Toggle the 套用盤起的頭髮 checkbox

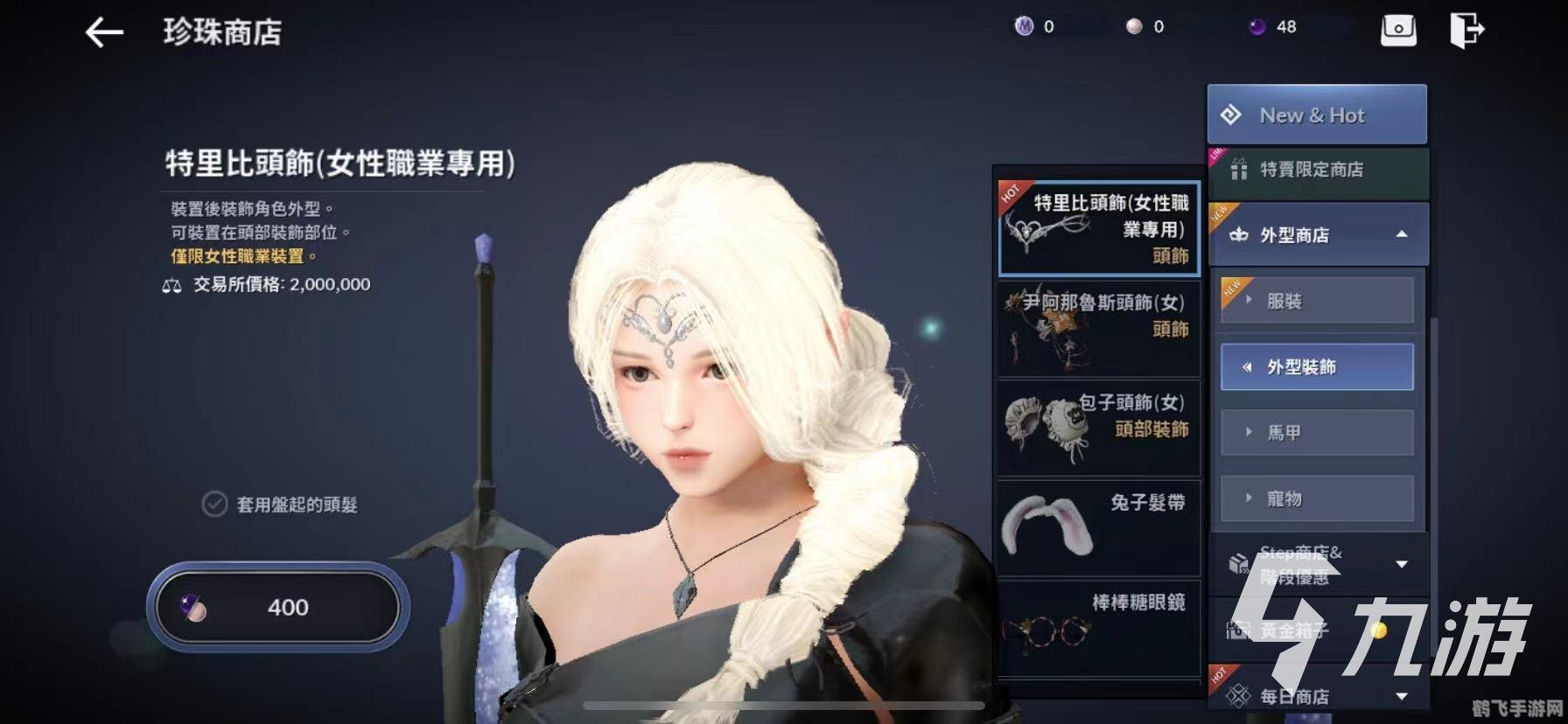pyautogui.click(x=213, y=504)
